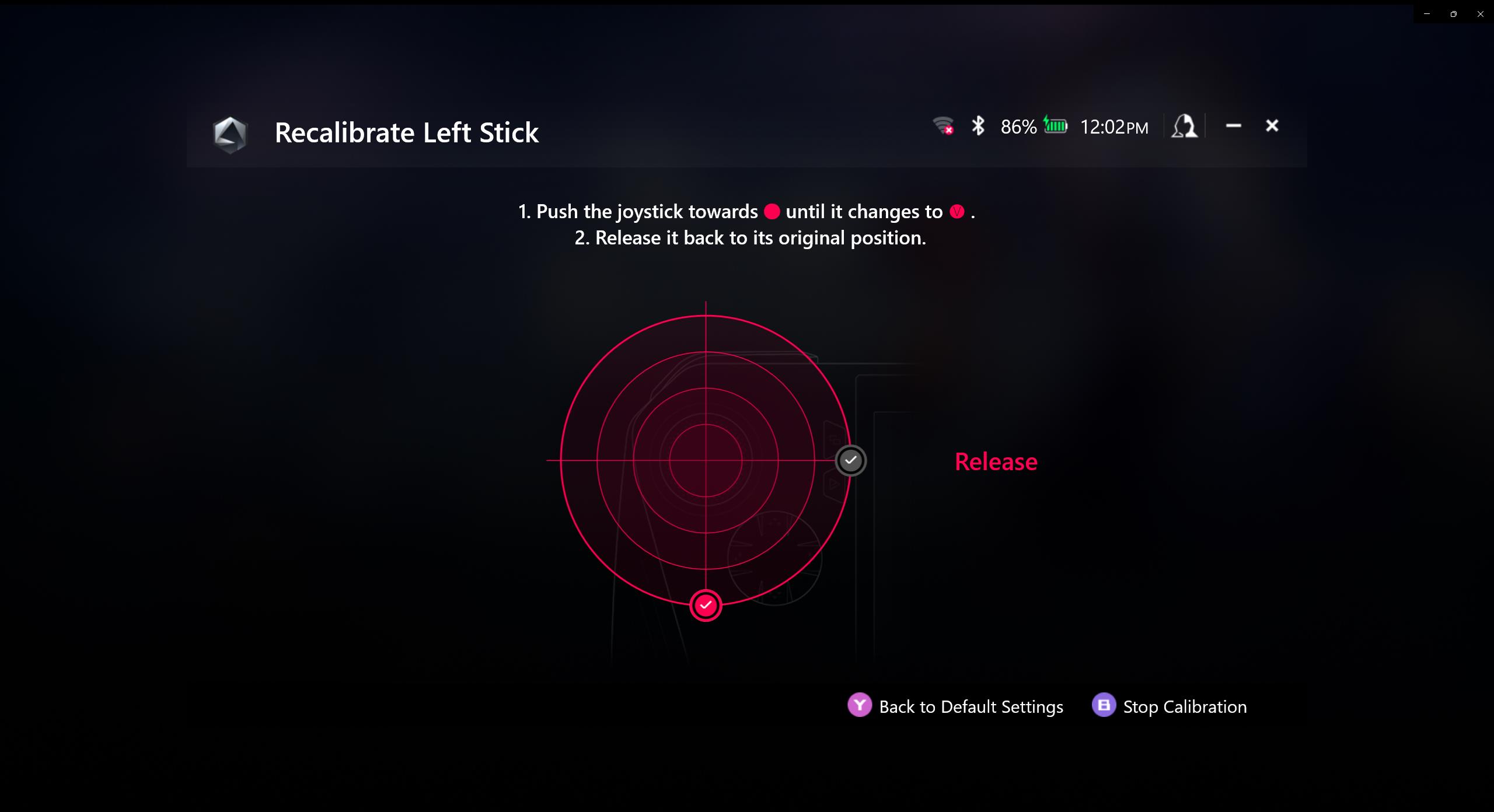Click the Armoury Crate logo icon

click(230, 134)
